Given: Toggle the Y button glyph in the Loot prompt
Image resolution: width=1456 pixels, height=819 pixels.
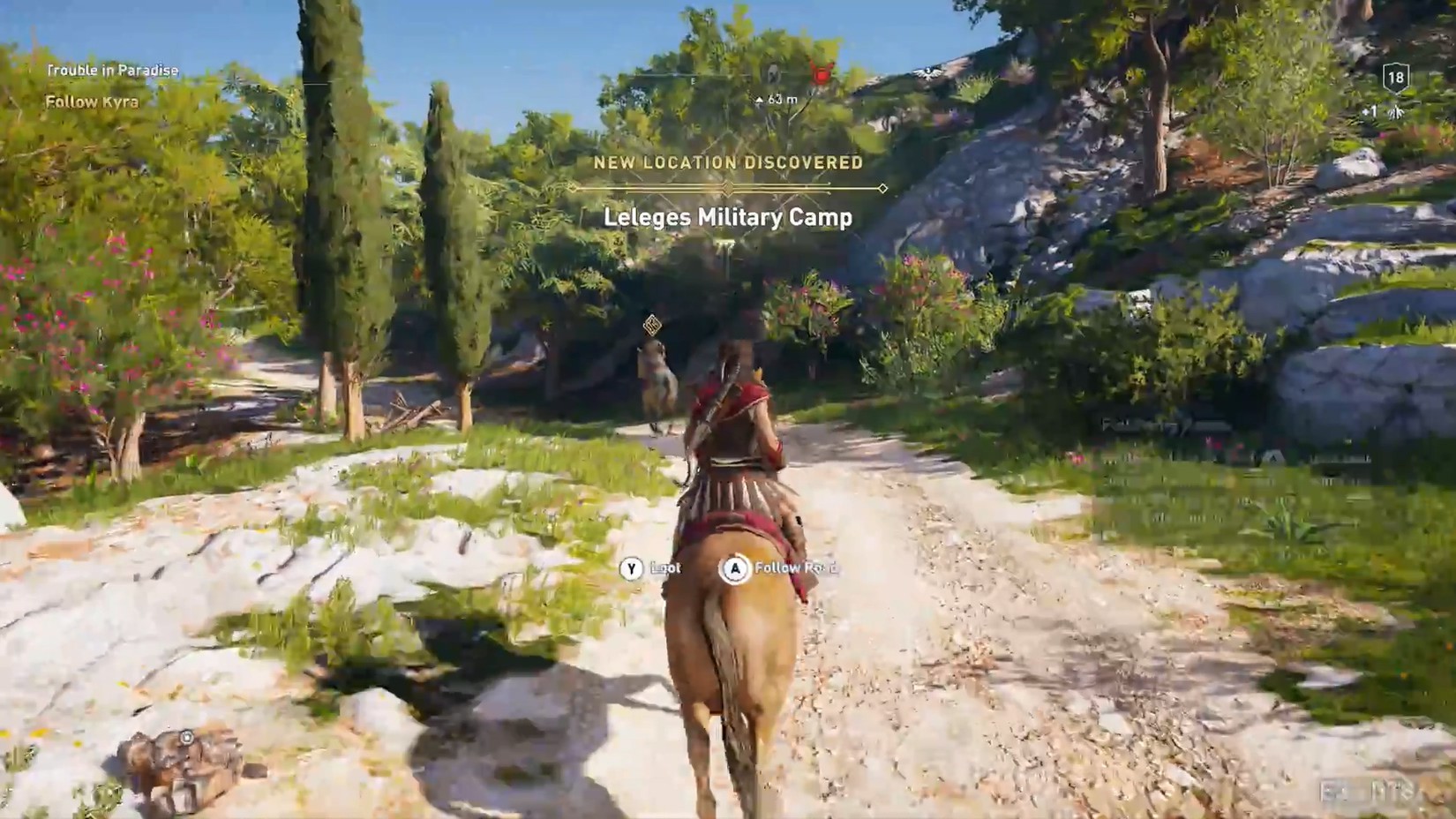Looking at the screenshot, I should click(x=633, y=568).
